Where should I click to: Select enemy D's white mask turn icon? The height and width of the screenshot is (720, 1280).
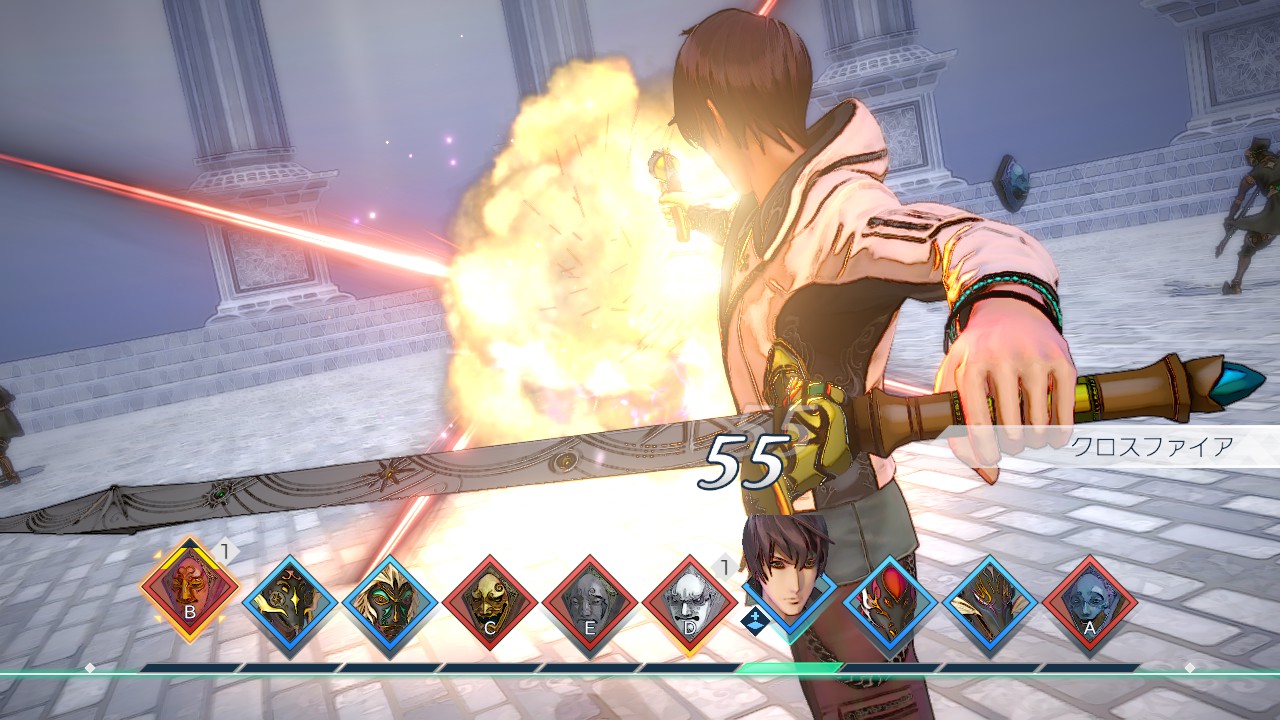(690, 602)
